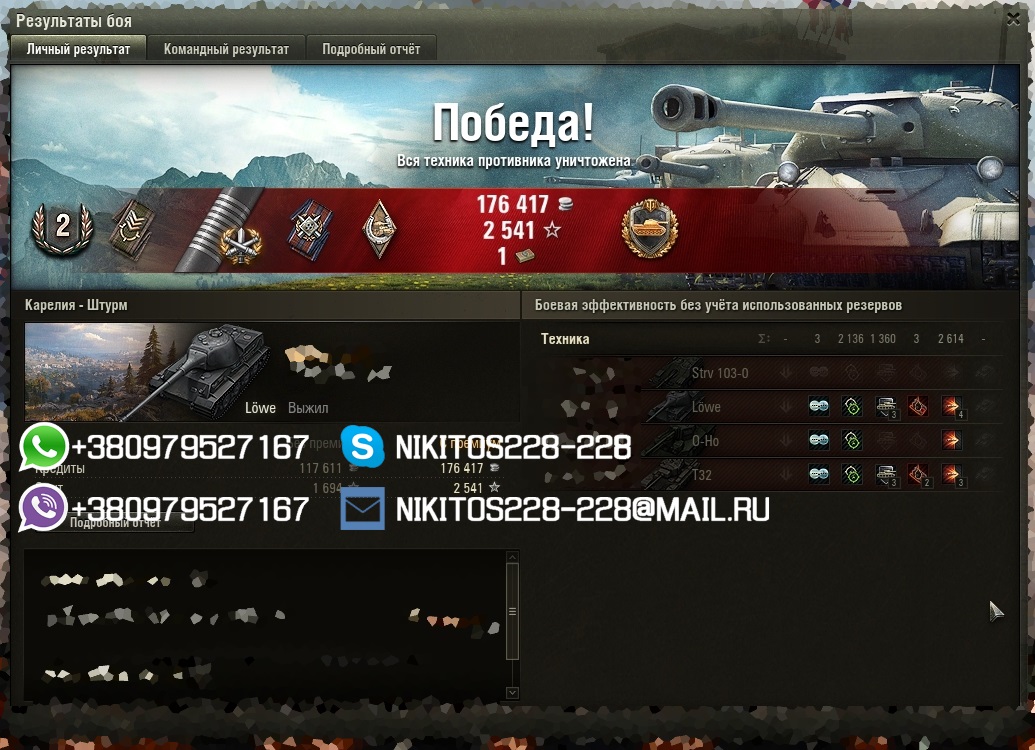
Task: Show the diamond-shaped tank medal
Action: pyautogui.click(x=379, y=229)
